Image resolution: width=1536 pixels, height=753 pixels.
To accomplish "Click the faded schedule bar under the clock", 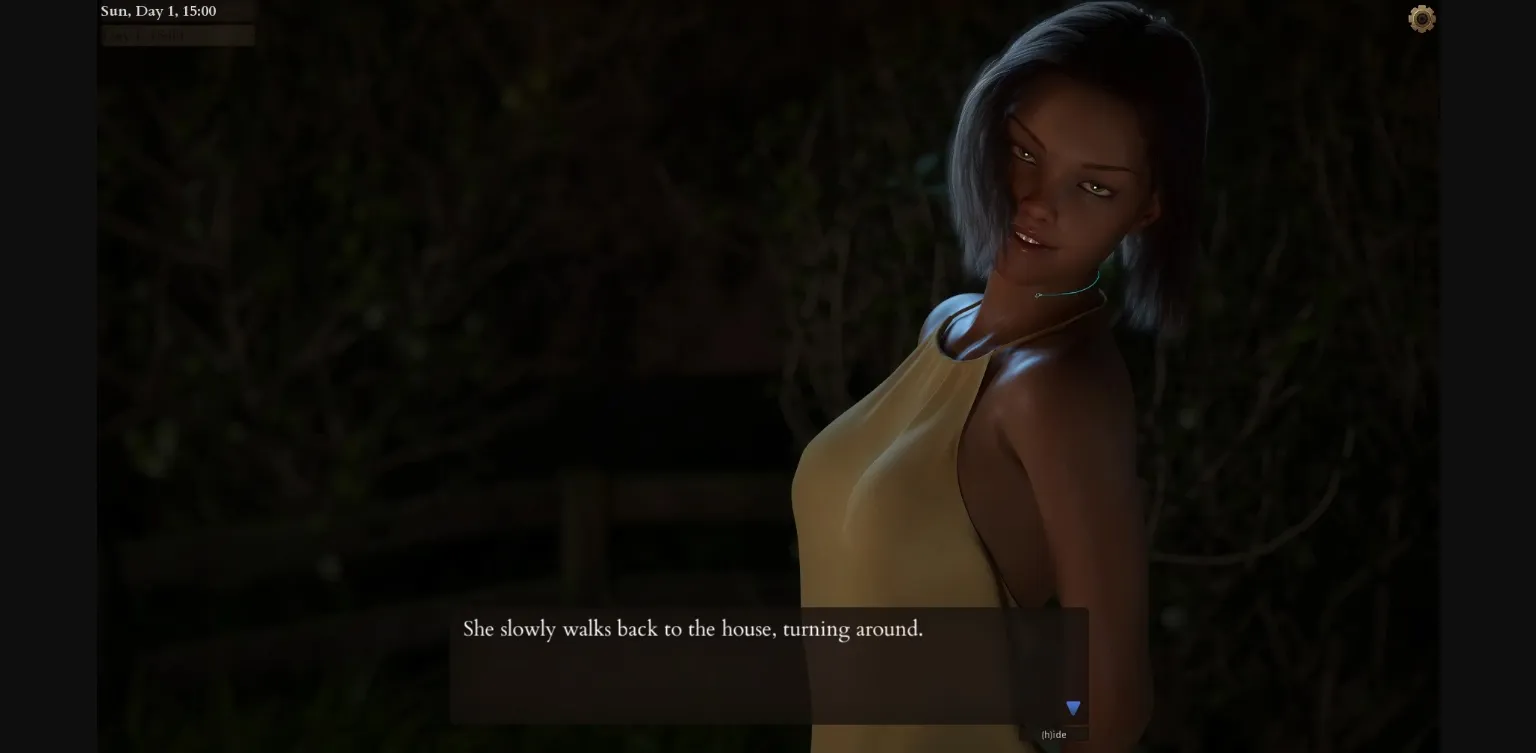I will pos(177,35).
